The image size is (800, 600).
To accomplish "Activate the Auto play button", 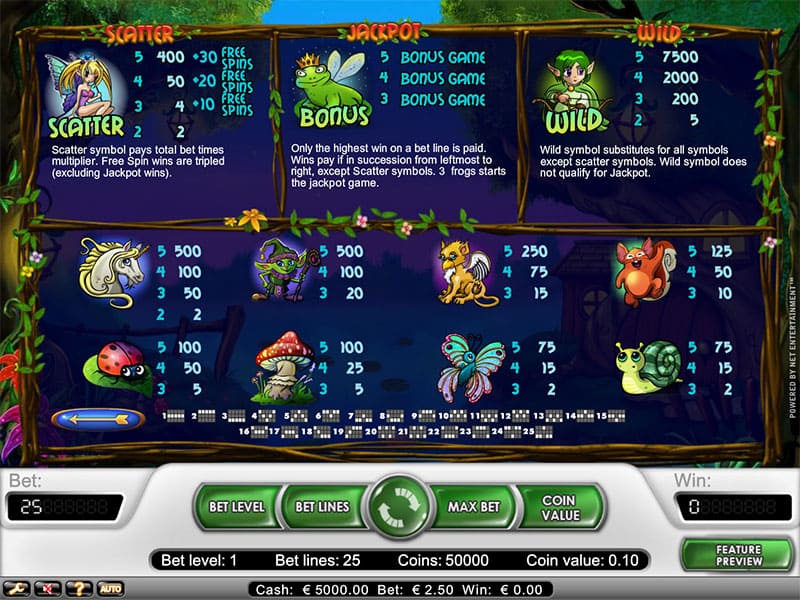I will coord(109,588).
